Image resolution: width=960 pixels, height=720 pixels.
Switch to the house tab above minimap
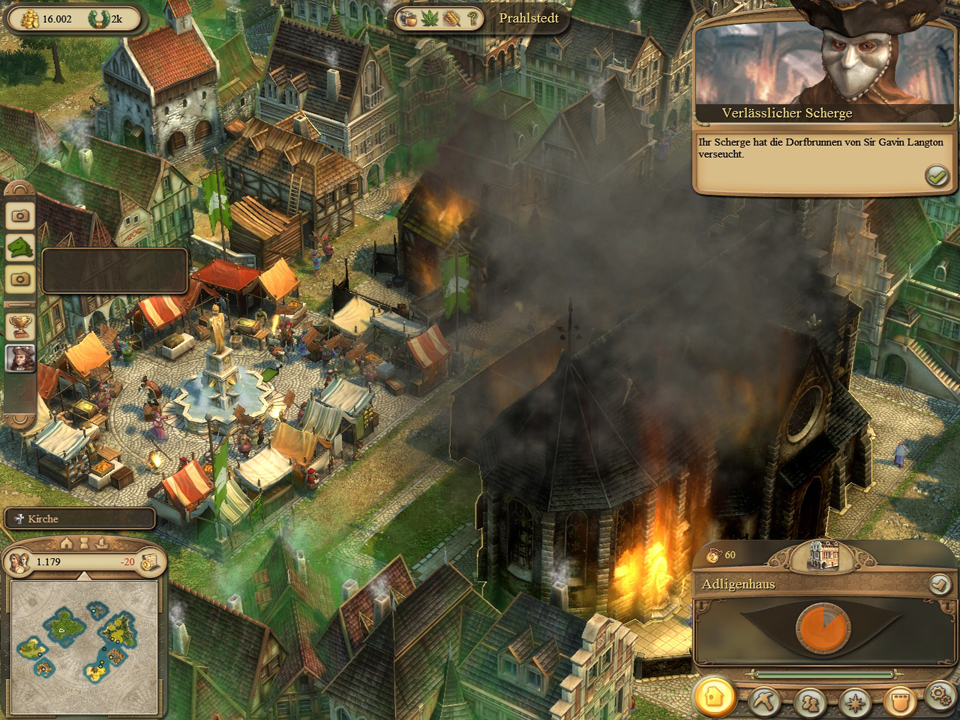pos(66,543)
